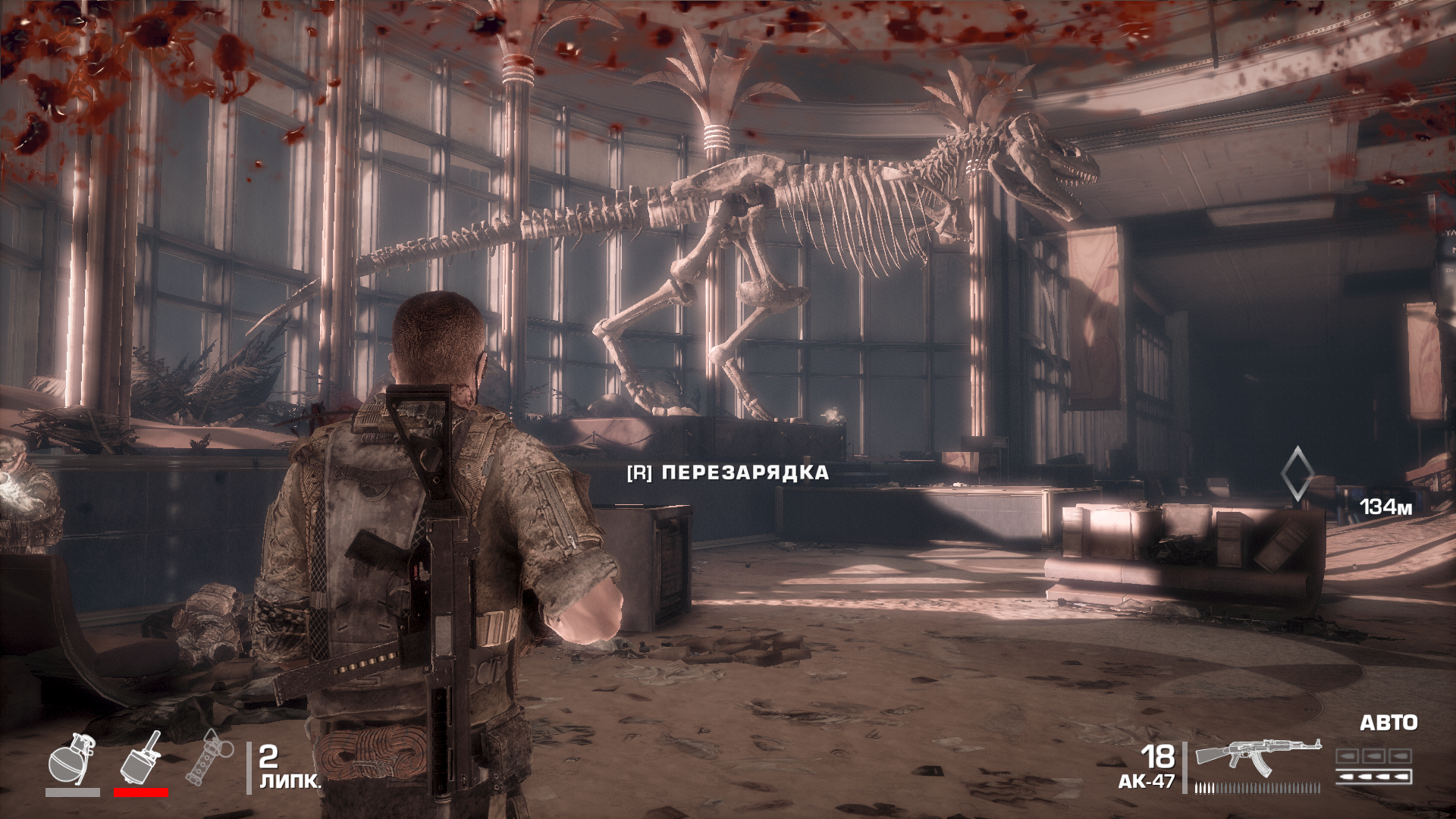This screenshot has height=819, width=1456.
Task: Select the three-round burst fire mode icon
Action: coord(1373,757)
